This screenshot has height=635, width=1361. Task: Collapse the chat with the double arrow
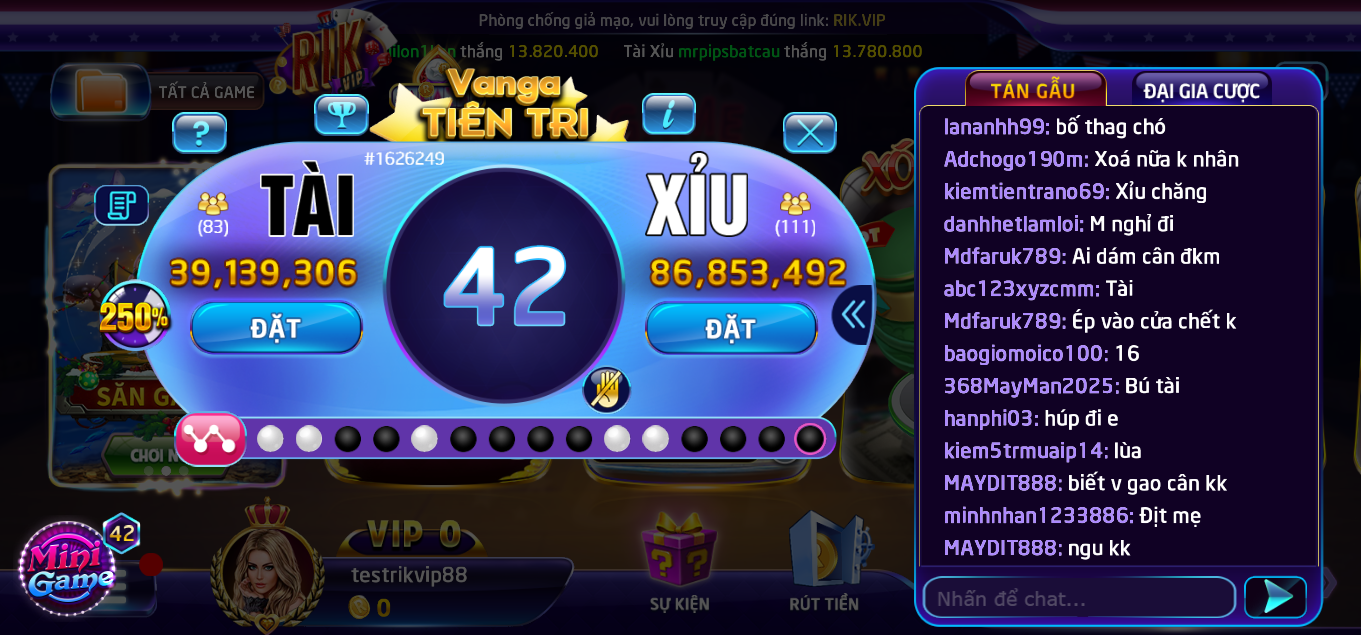(853, 315)
